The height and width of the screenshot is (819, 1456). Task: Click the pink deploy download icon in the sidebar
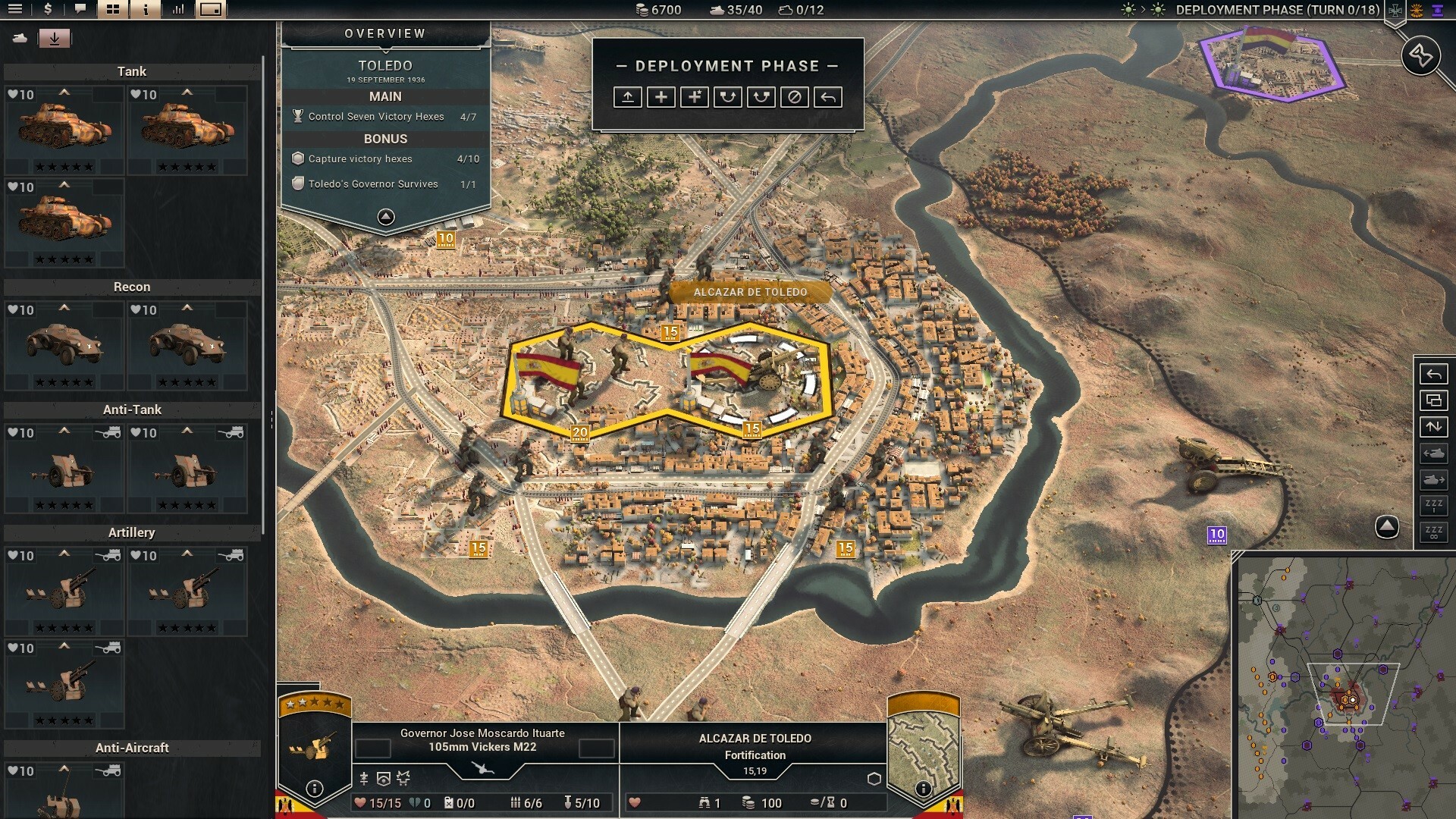(x=54, y=37)
